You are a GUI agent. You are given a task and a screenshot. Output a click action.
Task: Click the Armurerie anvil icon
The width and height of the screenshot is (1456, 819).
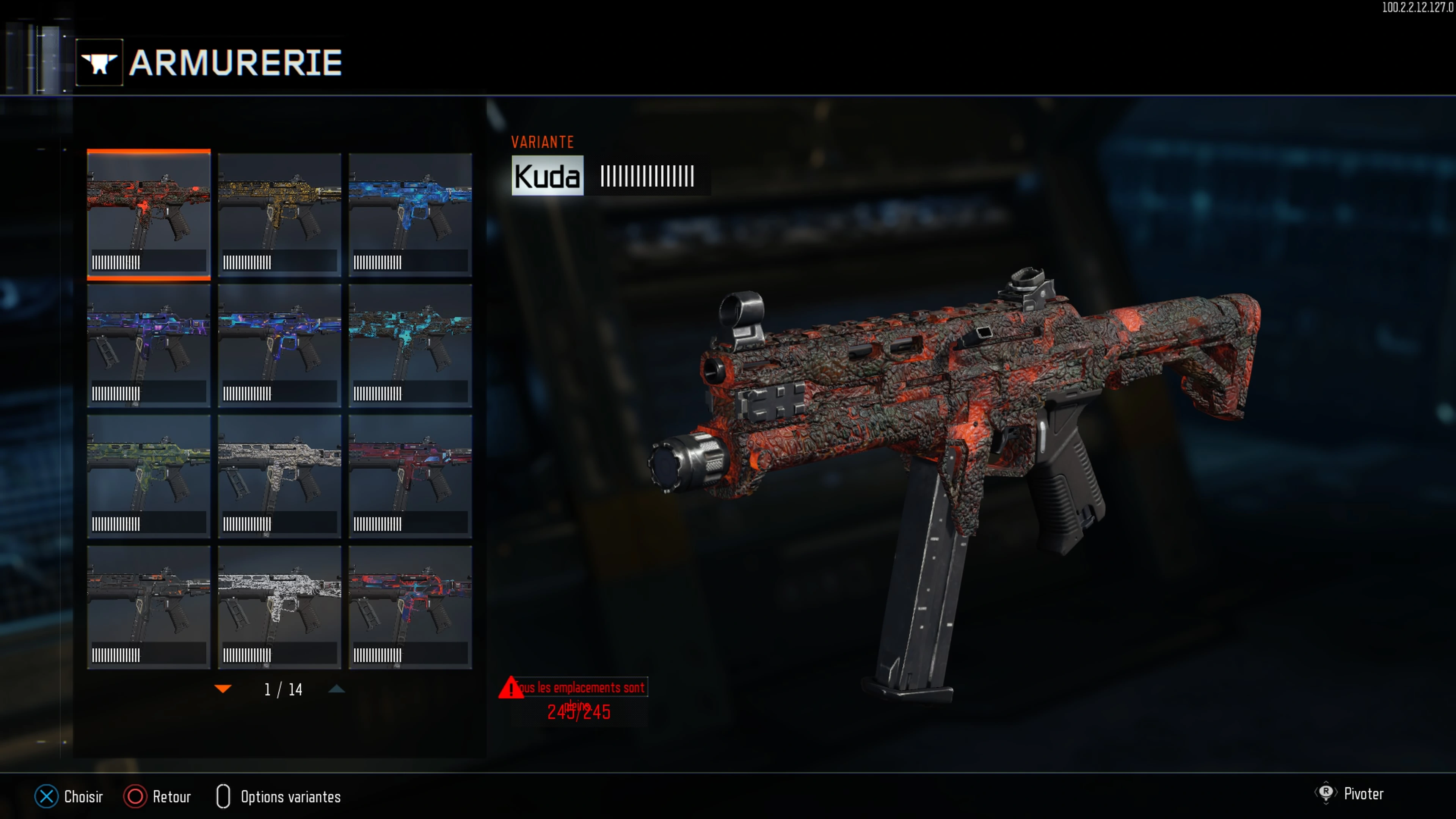[99, 62]
